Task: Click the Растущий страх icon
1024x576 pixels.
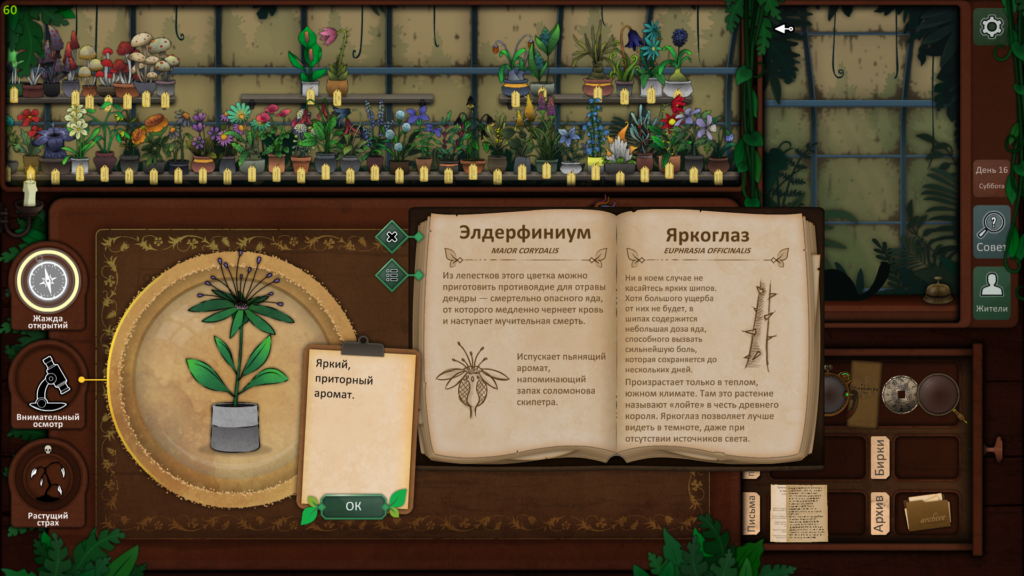Action: click(47, 483)
